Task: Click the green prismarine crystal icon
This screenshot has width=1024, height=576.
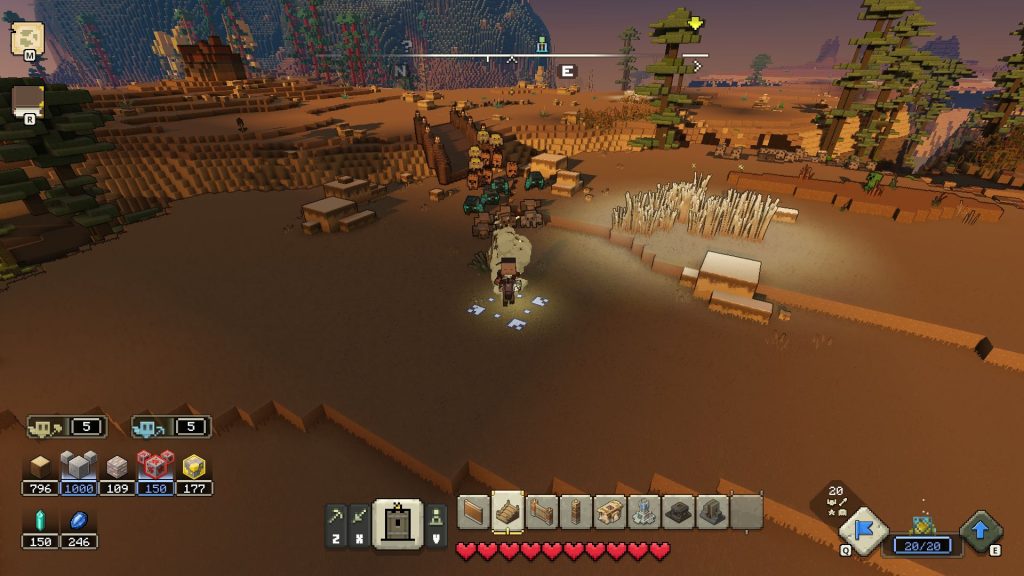Action: 40,521
